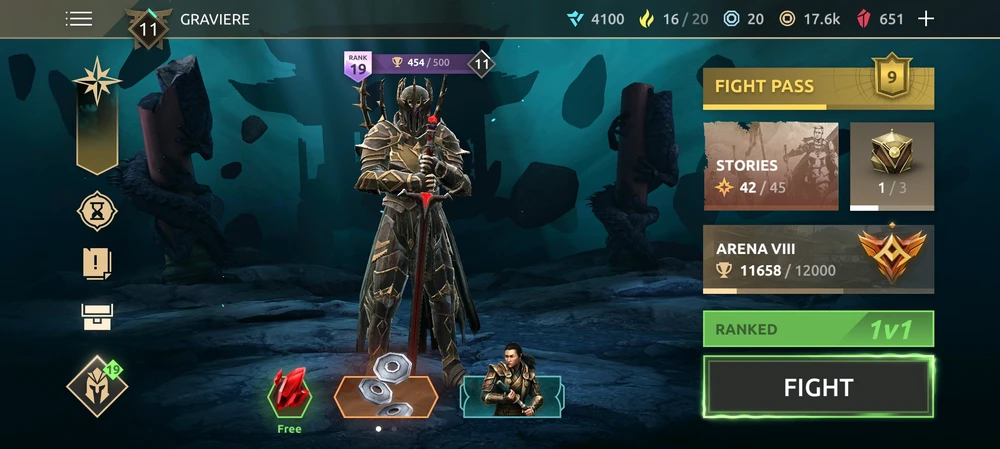Switch the Ranked 1v1 mode selector
Screen dimensions: 1000x449
pyautogui.click(x=818, y=329)
